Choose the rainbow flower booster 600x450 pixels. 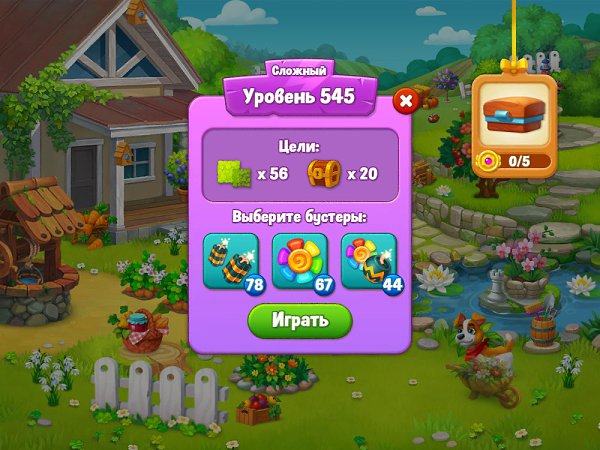[x=300, y=262]
